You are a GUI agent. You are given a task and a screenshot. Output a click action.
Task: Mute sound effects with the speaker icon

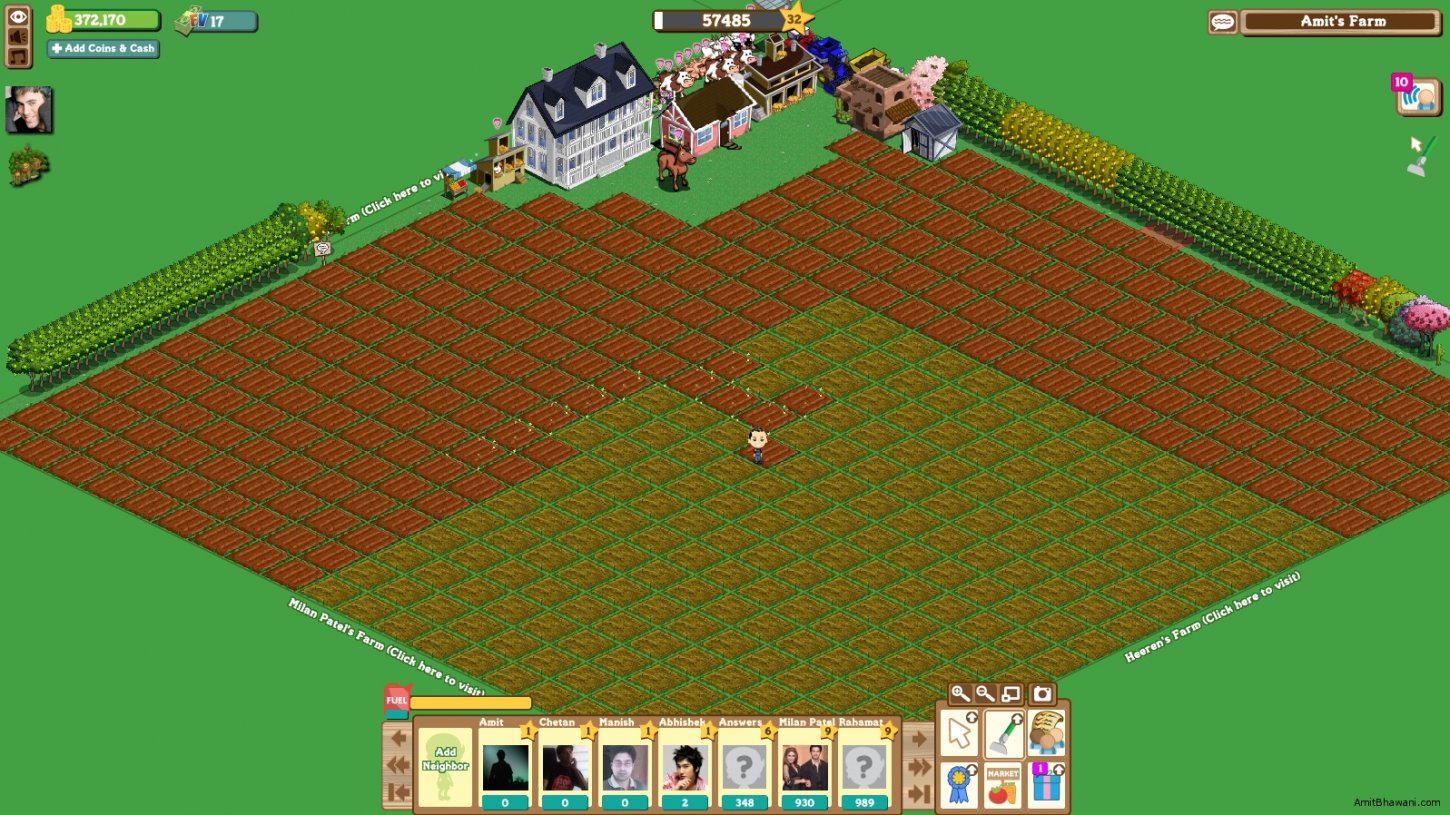pyautogui.click(x=19, y=36)
